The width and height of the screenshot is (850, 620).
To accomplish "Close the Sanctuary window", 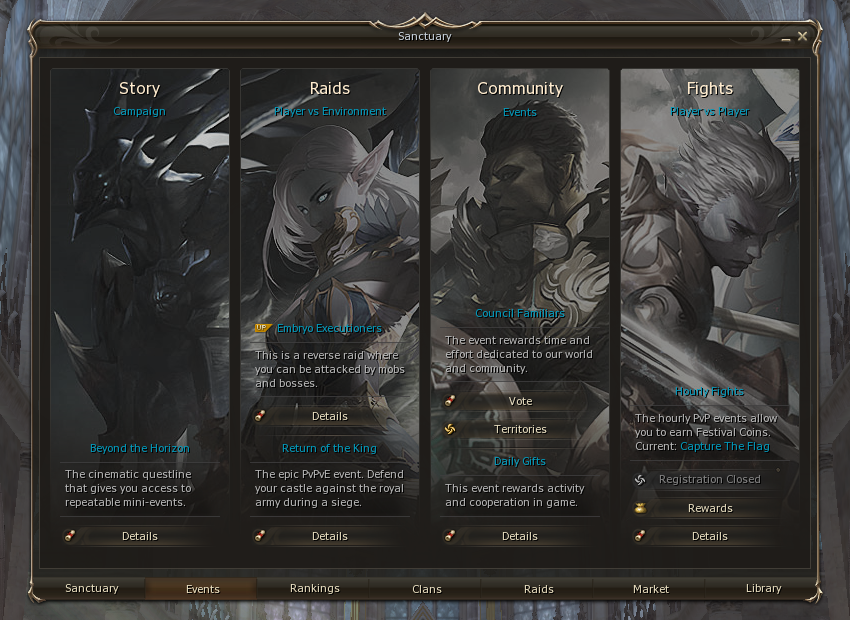I will [802, 36].
